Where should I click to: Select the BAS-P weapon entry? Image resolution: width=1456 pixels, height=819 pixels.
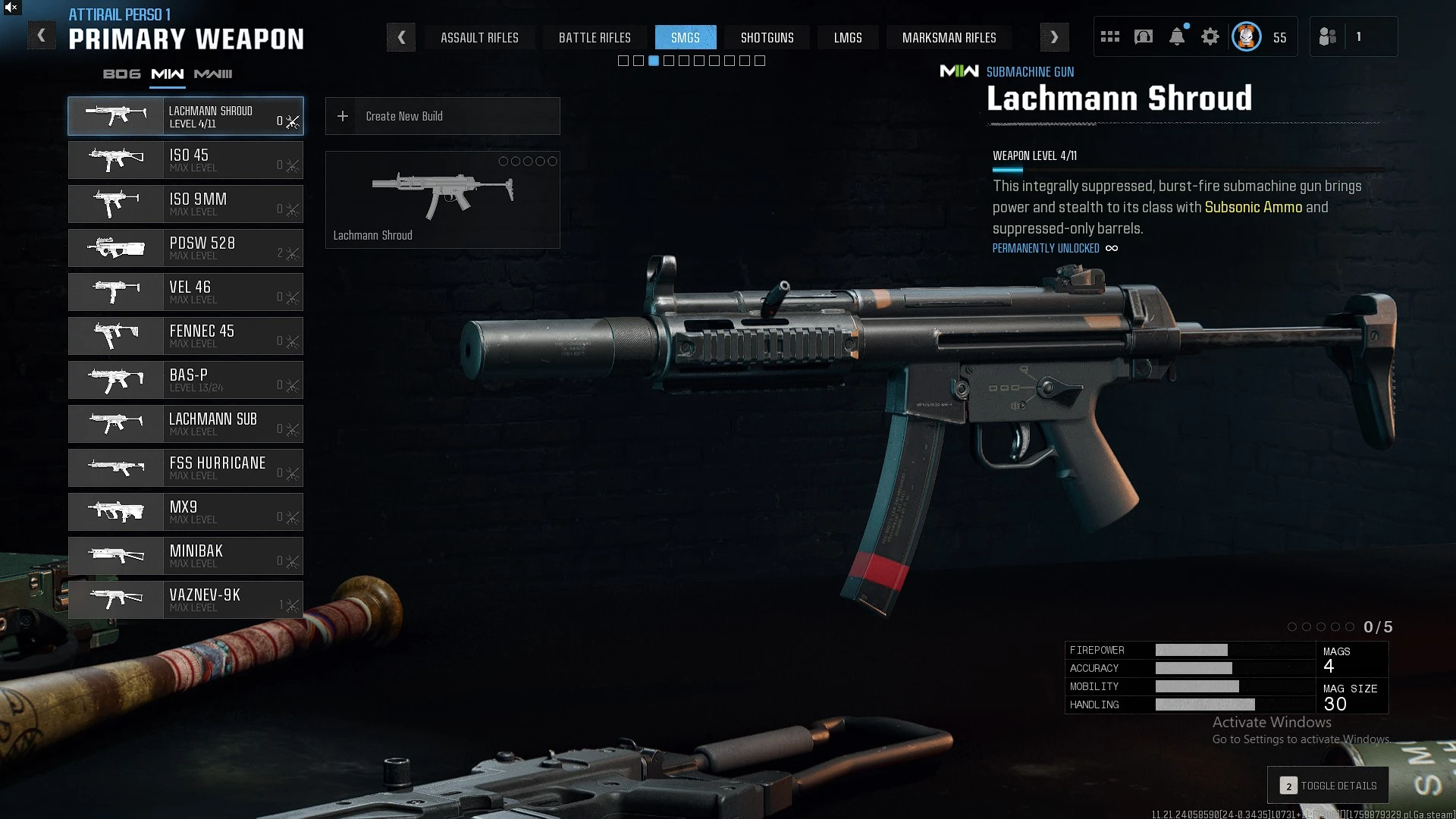[186, 380]
